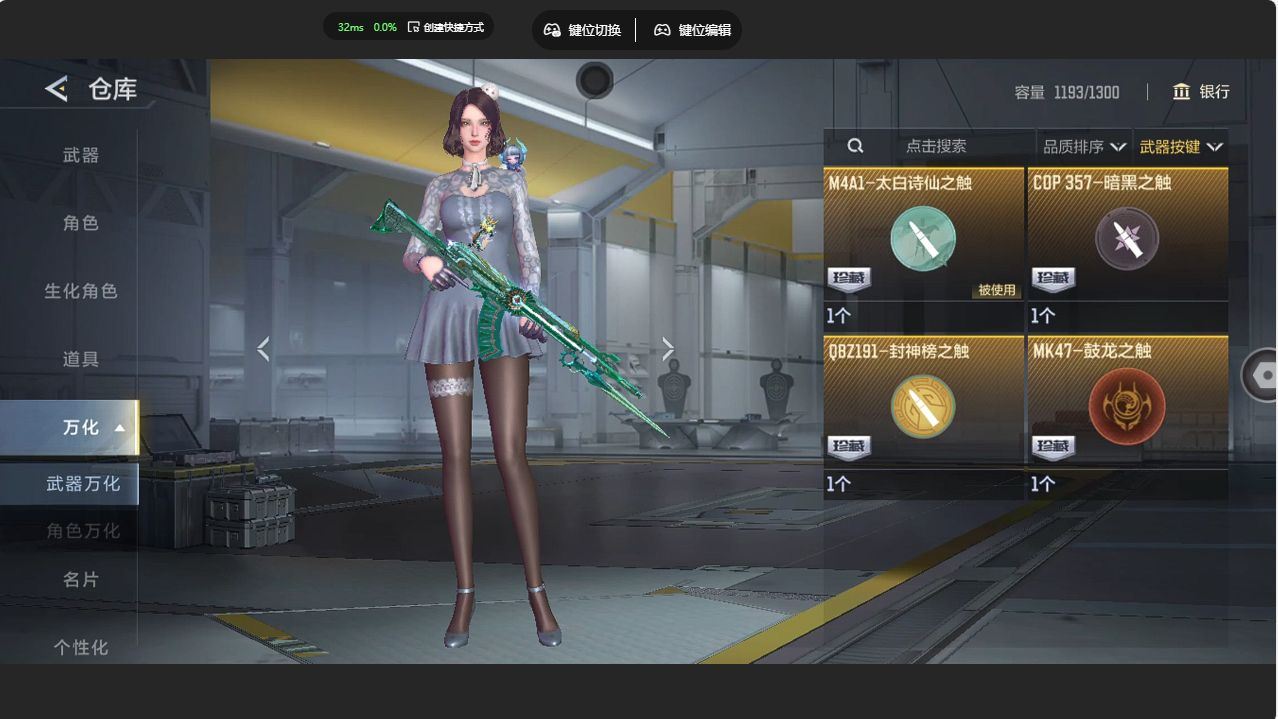Open the 道具 items category
The width and height of the screenshot is (1278, 719).
click(81, 359)
